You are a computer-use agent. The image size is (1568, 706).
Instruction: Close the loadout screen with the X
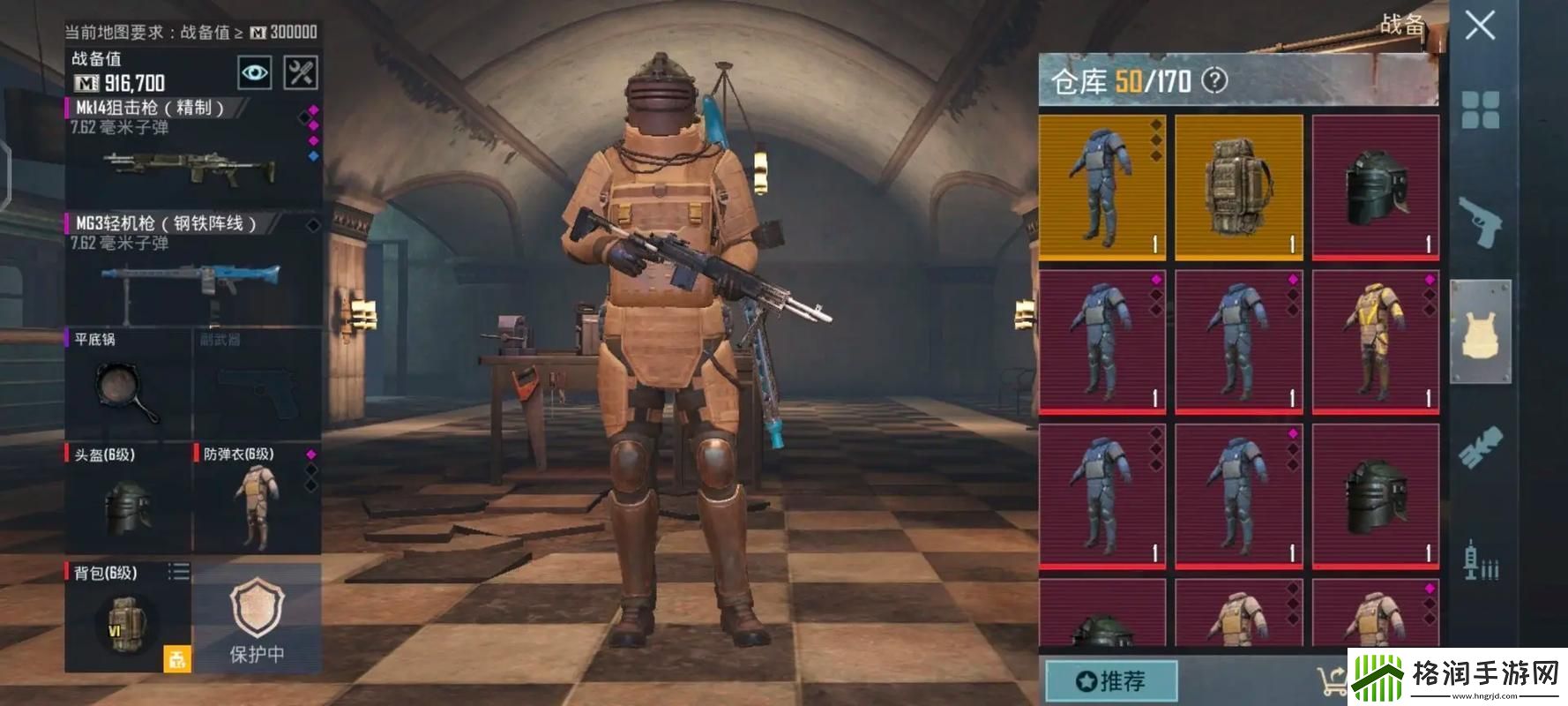pyautogui.click(x=1479, y=26)
